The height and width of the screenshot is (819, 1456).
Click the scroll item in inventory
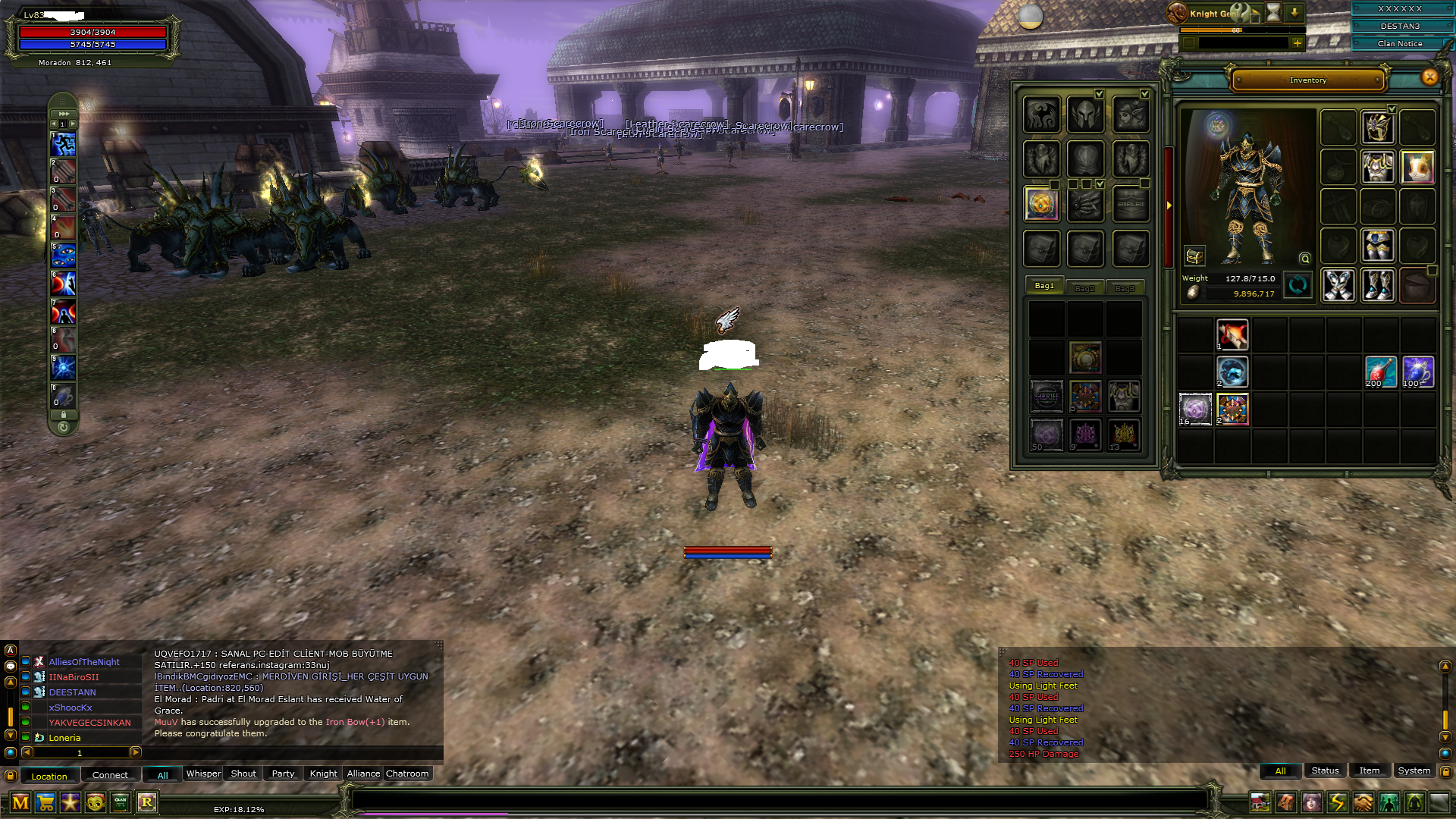pyautogui.click(x=1232, y=334)
